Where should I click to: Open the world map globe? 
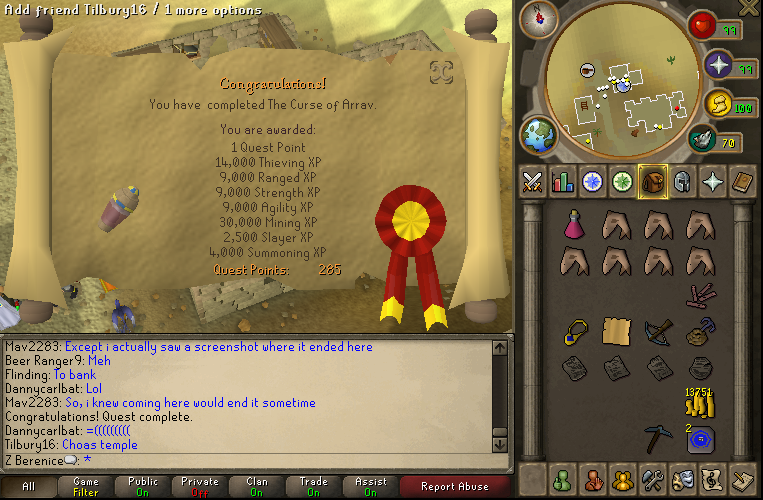[538, 134]
